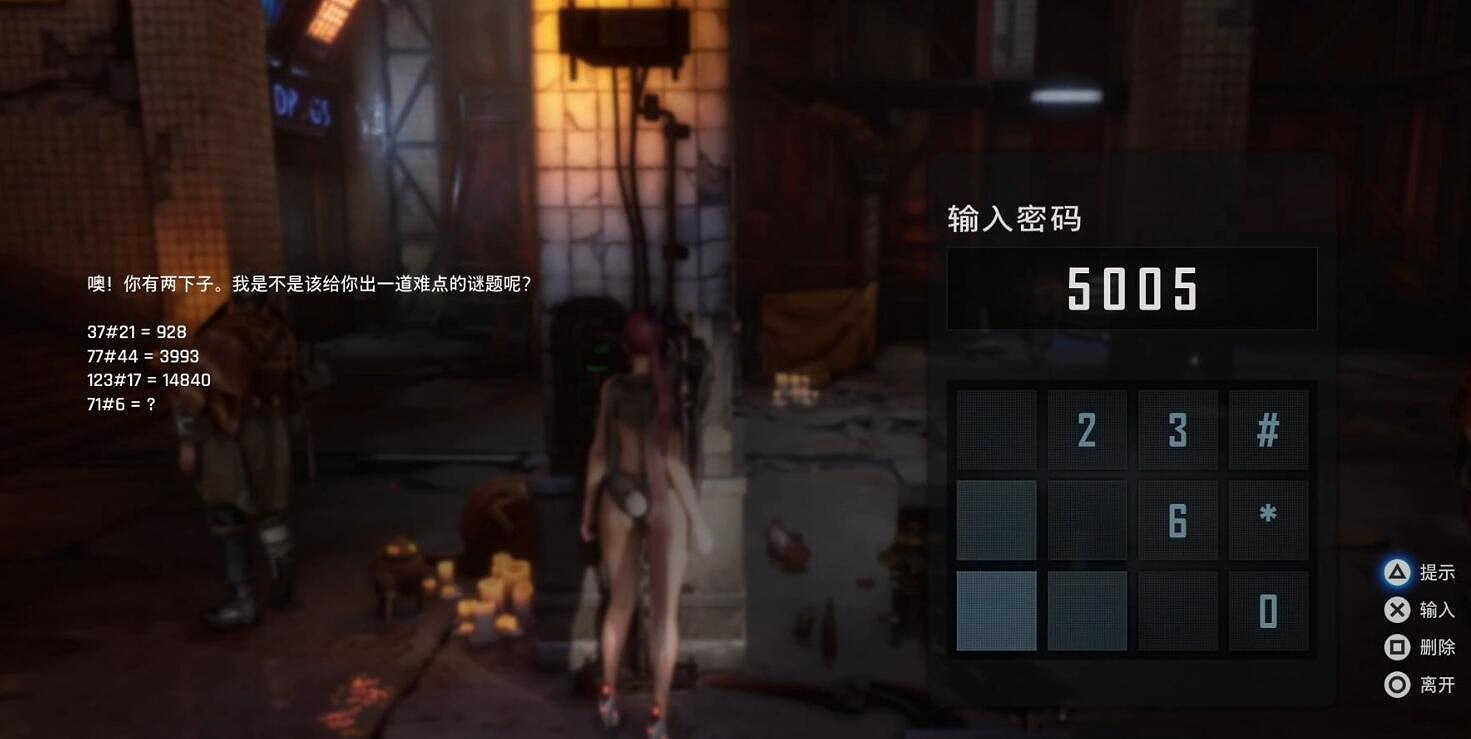Click the riddle line 71#6 = ?
The height and width of the screenshot is (739, 1471).
coord(120,404)
